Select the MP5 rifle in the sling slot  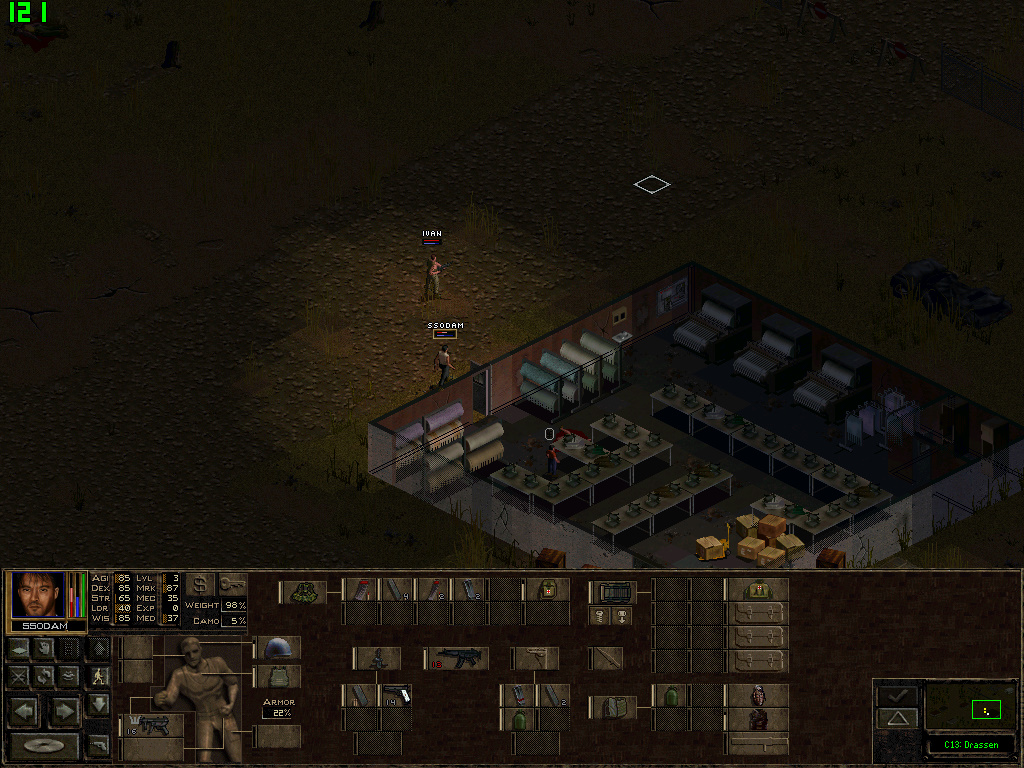(459, 657)
